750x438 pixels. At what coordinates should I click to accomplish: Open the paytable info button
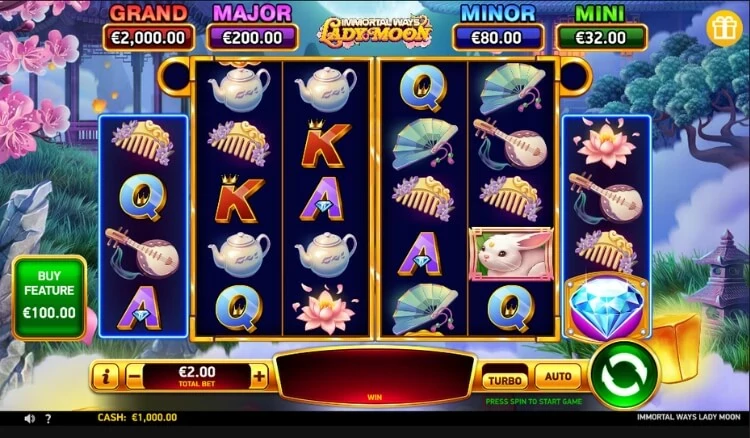tap(105, 376)
